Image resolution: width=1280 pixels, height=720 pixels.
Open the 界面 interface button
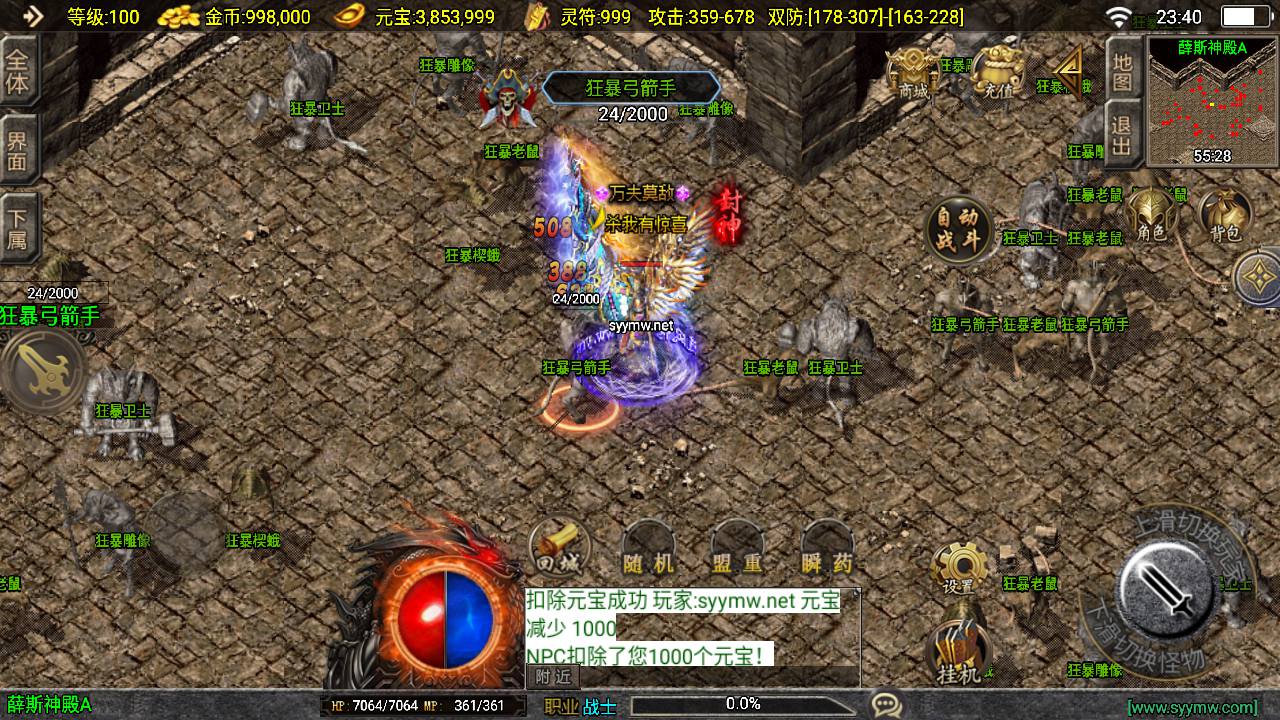tap(18, 150)
